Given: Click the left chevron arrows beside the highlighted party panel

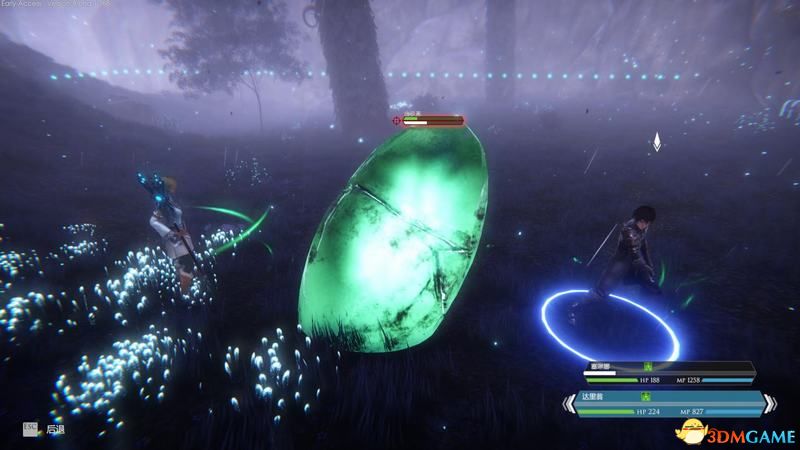Looking at the screenshot, I should click(565, 404).
